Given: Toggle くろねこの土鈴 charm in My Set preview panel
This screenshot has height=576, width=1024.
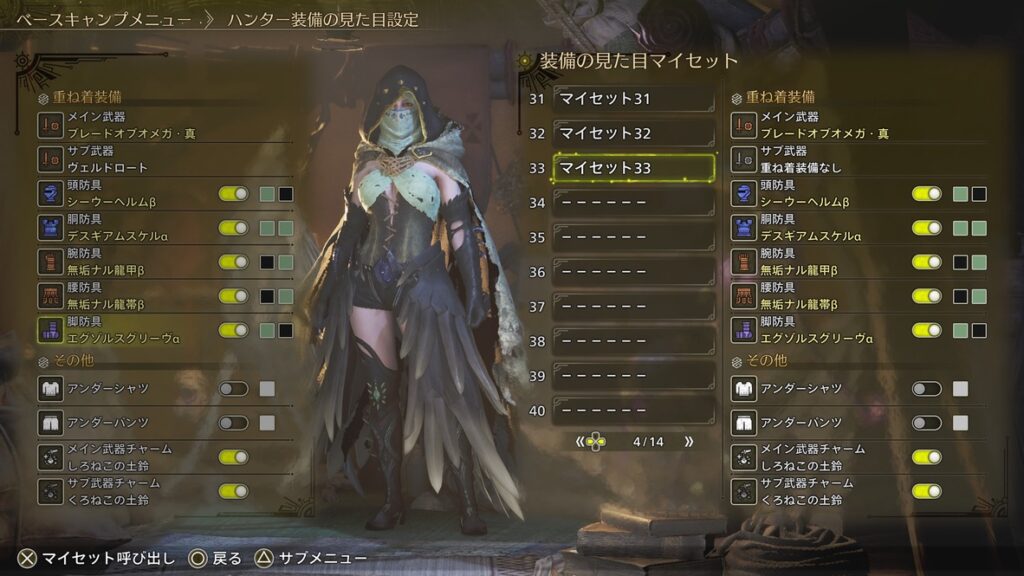Looking at the screenshot, I should (926, 491).
